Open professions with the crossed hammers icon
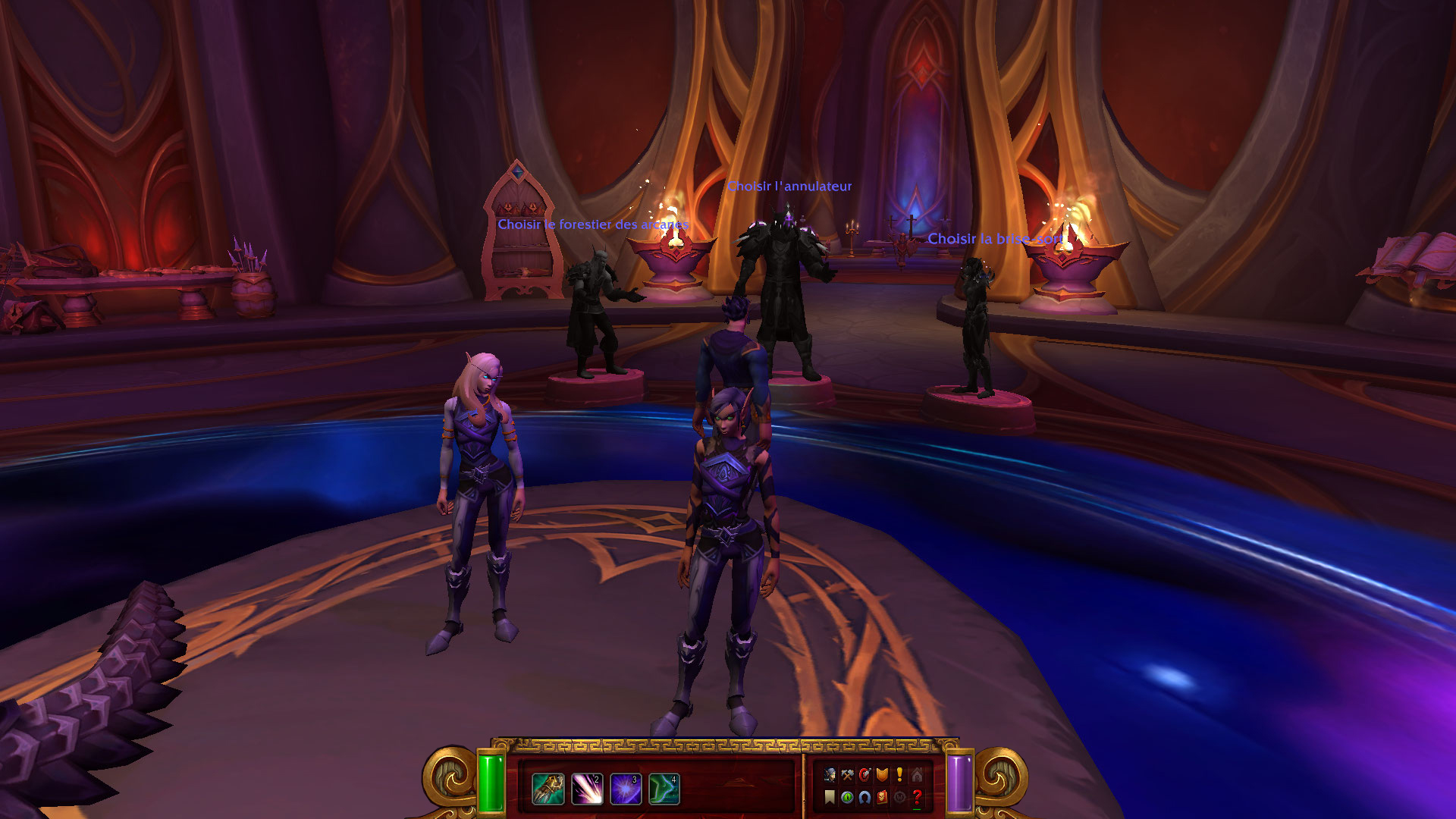1456x819 pixels. tap(847, 774)
